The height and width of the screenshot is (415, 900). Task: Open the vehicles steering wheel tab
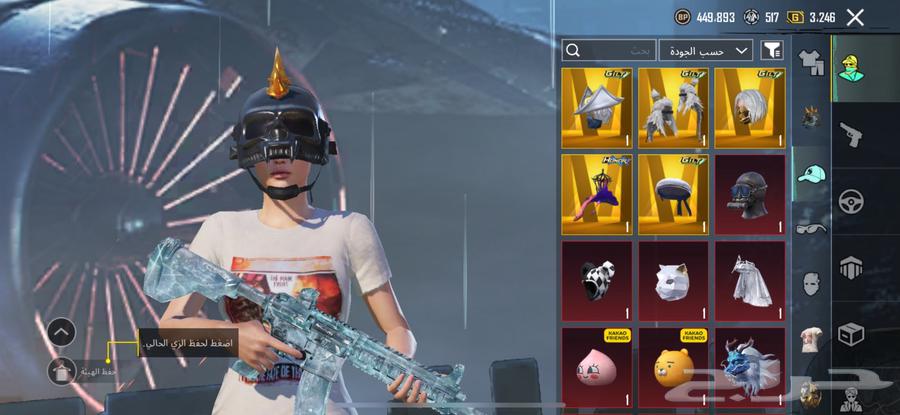[x=851, y=199]
